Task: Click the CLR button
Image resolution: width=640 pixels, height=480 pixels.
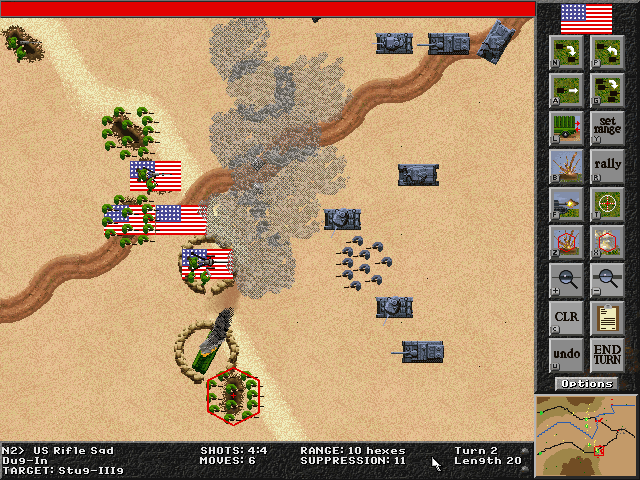Action: click(x=566, y=318)
